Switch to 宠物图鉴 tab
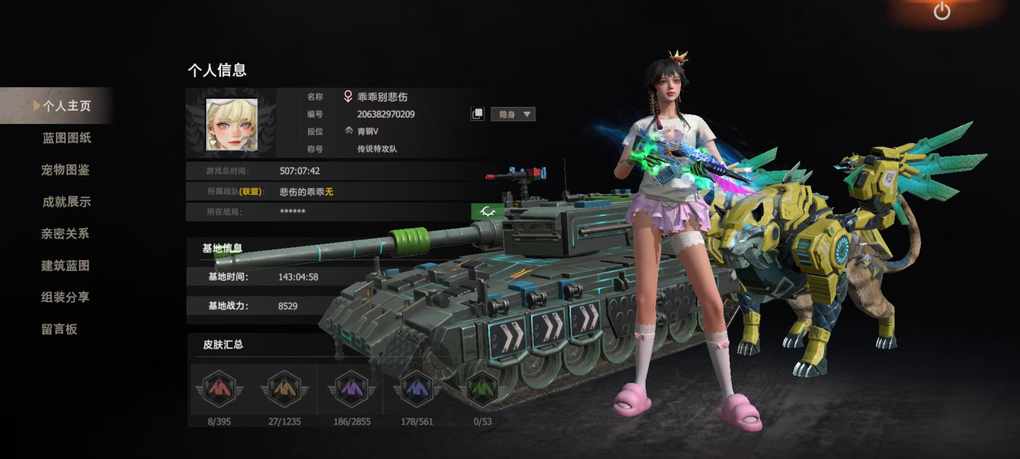The width and height of the screenshot is (1020, 459). pos(66,170)
